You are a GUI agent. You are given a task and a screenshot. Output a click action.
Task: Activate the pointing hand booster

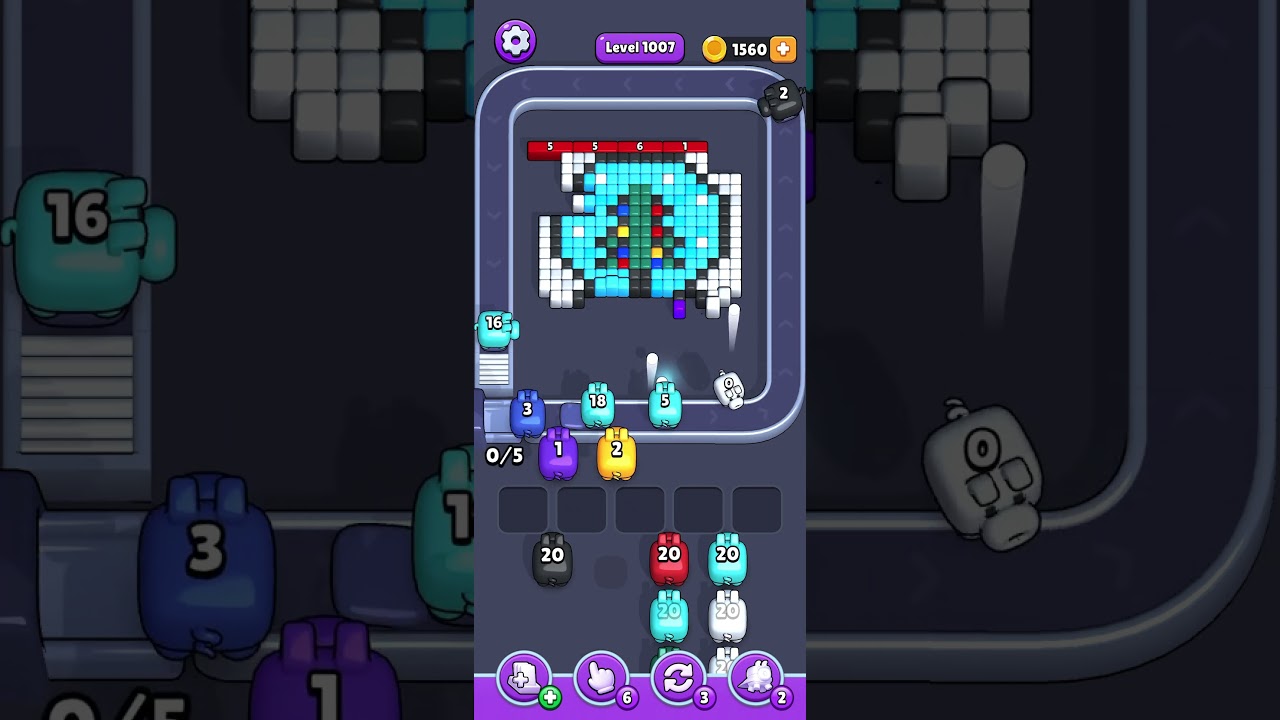601,679
